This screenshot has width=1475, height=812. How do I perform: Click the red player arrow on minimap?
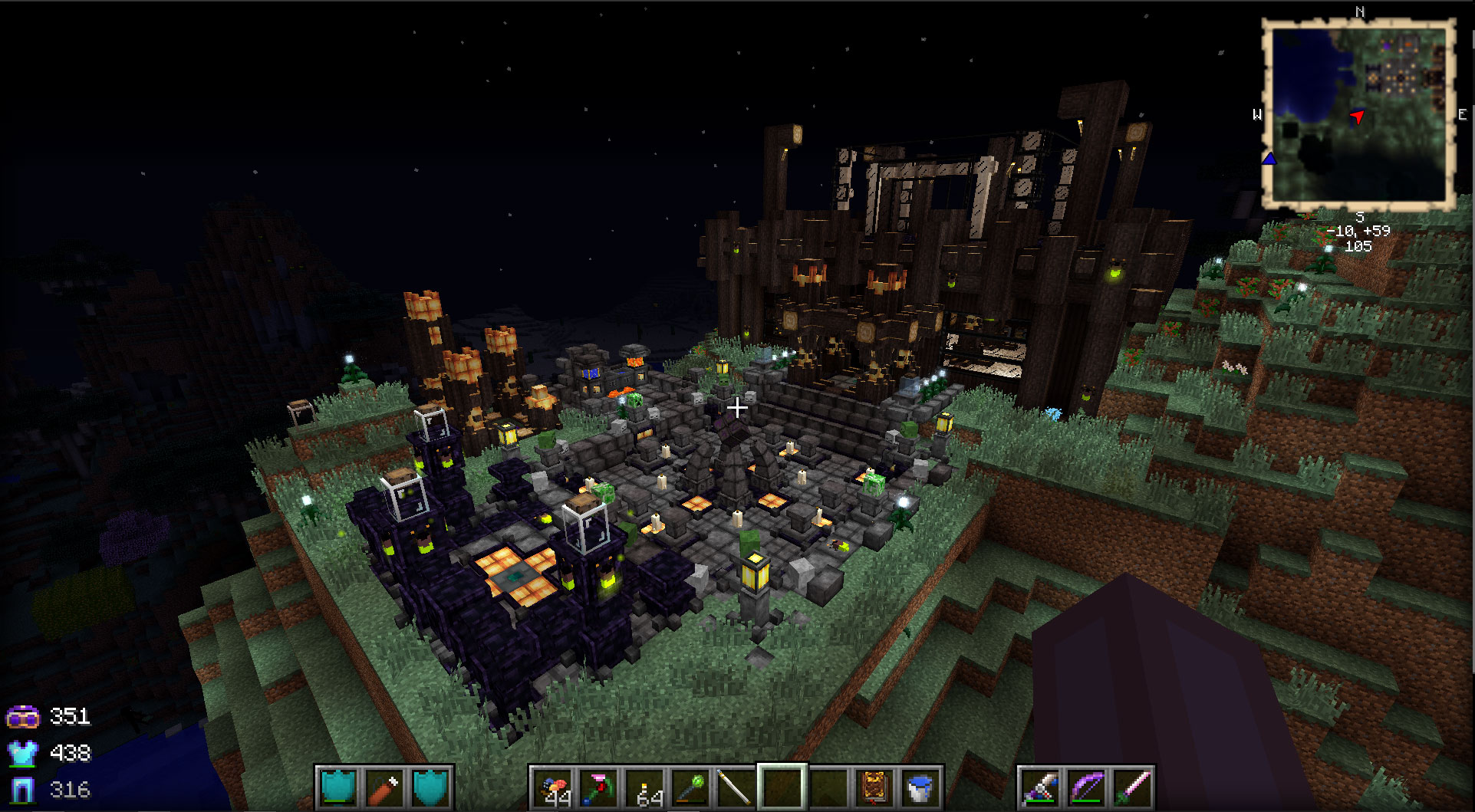[1357, 117]
